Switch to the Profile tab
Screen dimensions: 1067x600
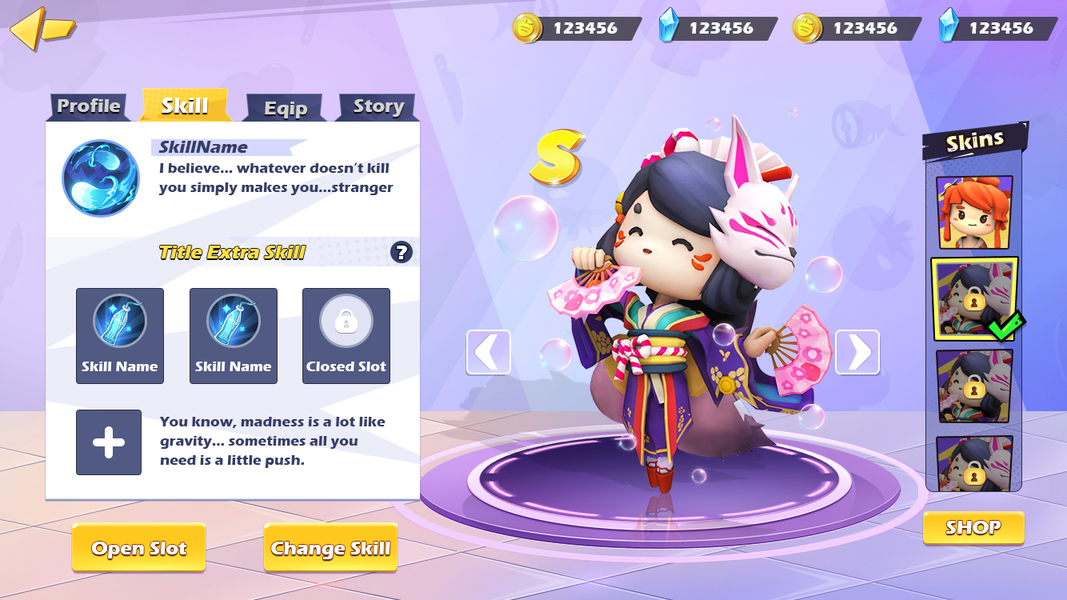click(x=89, y=106)
